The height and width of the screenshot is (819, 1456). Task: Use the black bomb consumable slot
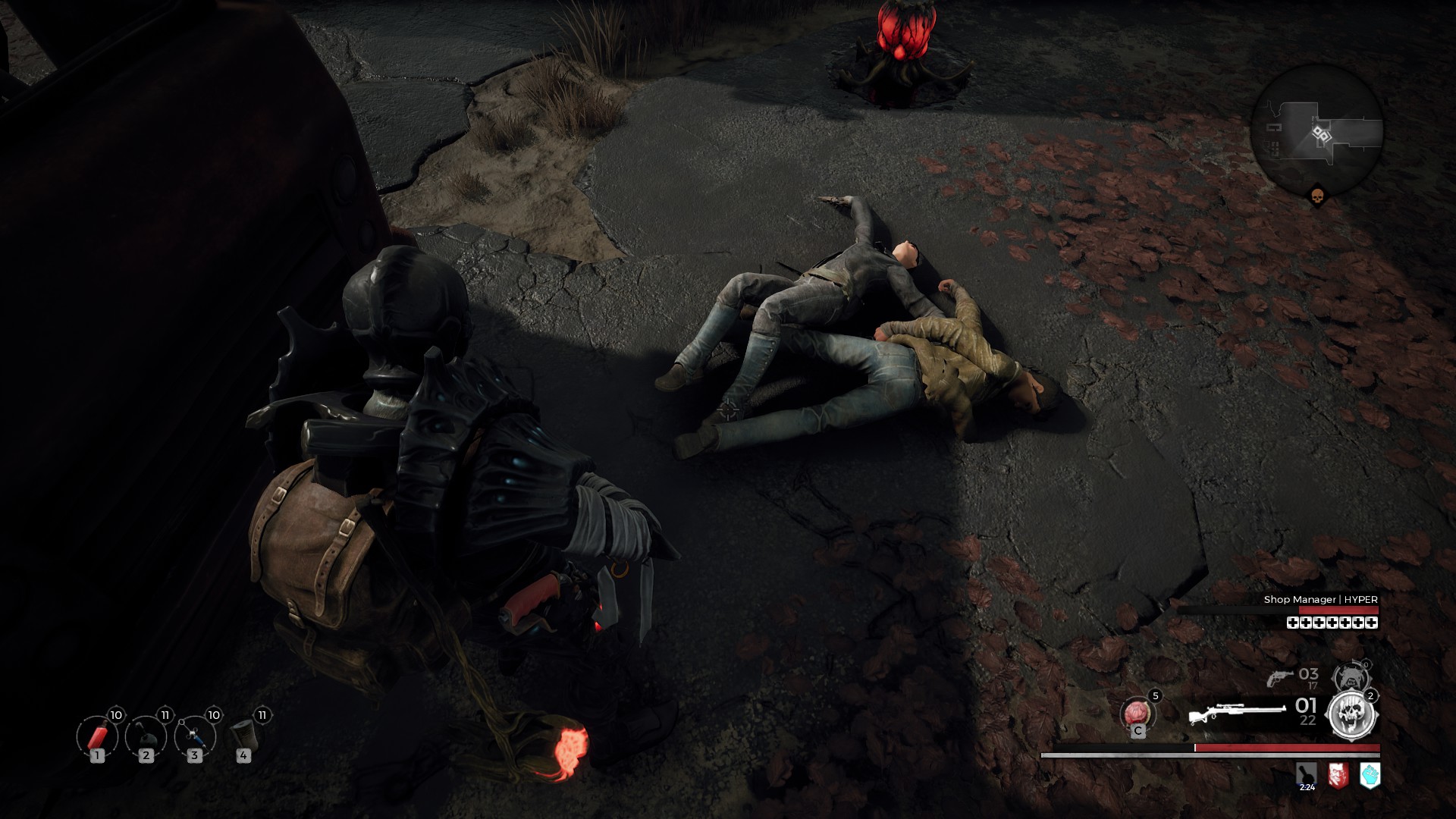[x=146, y=736]
